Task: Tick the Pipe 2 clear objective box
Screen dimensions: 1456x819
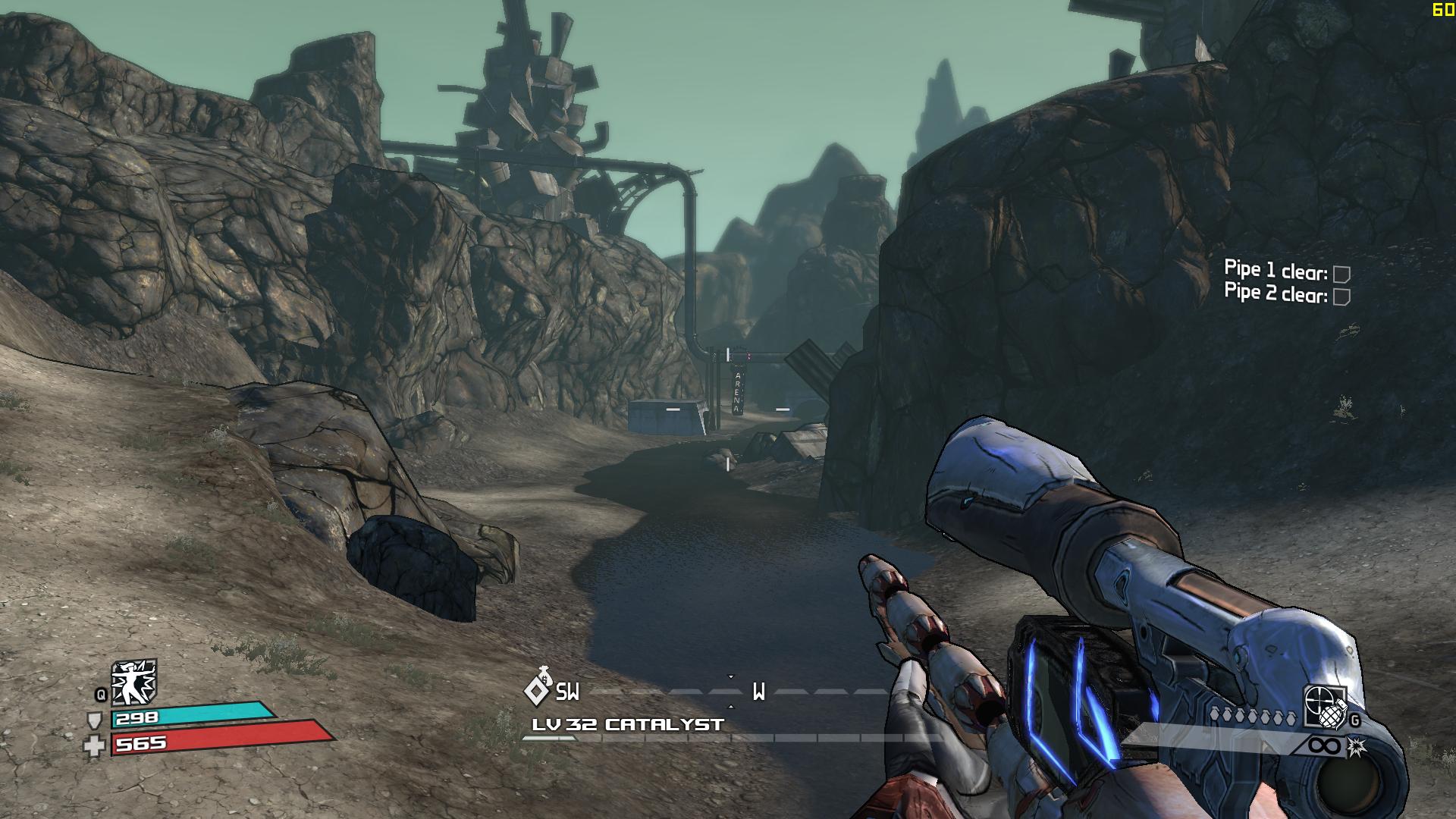Action: (x=1341, y=297)
